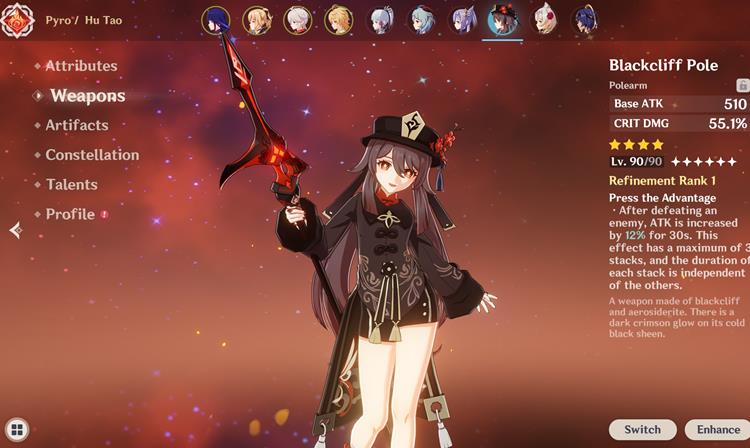750x448 pixels.
Task: Select Keqing's purple twin-tail portrait
Action: tap(463, 19)
